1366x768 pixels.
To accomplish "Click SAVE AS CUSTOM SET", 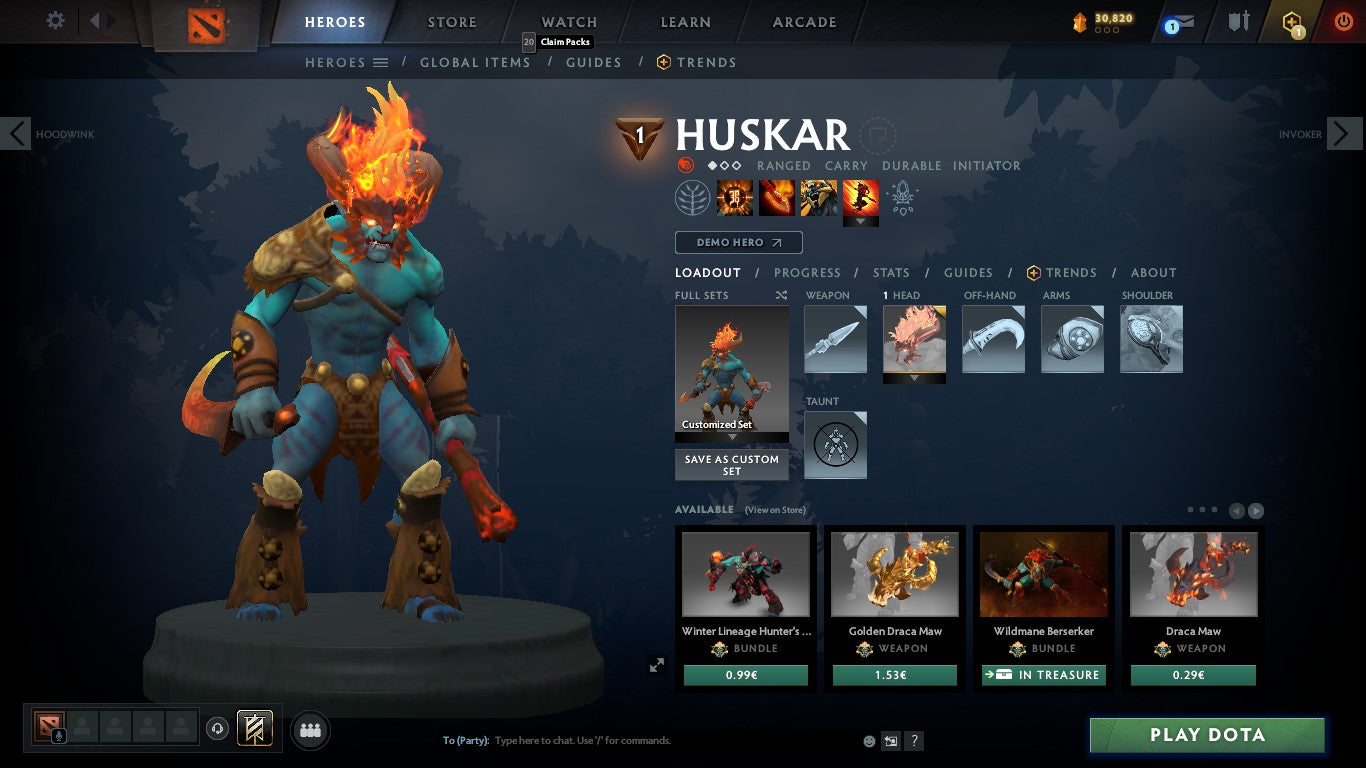I will pyautogui.click(x=731, y=465).
